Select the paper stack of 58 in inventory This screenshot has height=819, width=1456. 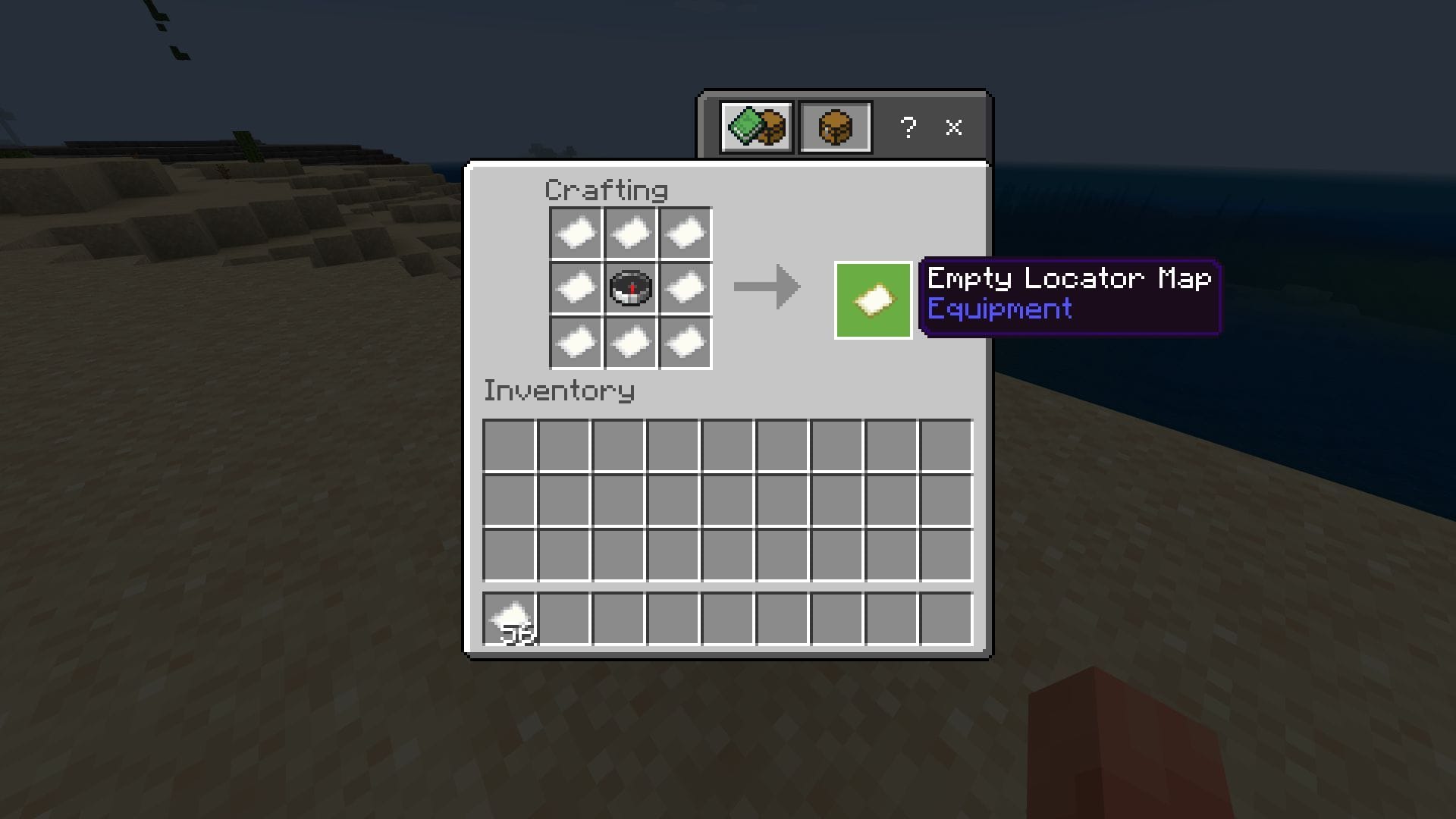coord(509,616)
